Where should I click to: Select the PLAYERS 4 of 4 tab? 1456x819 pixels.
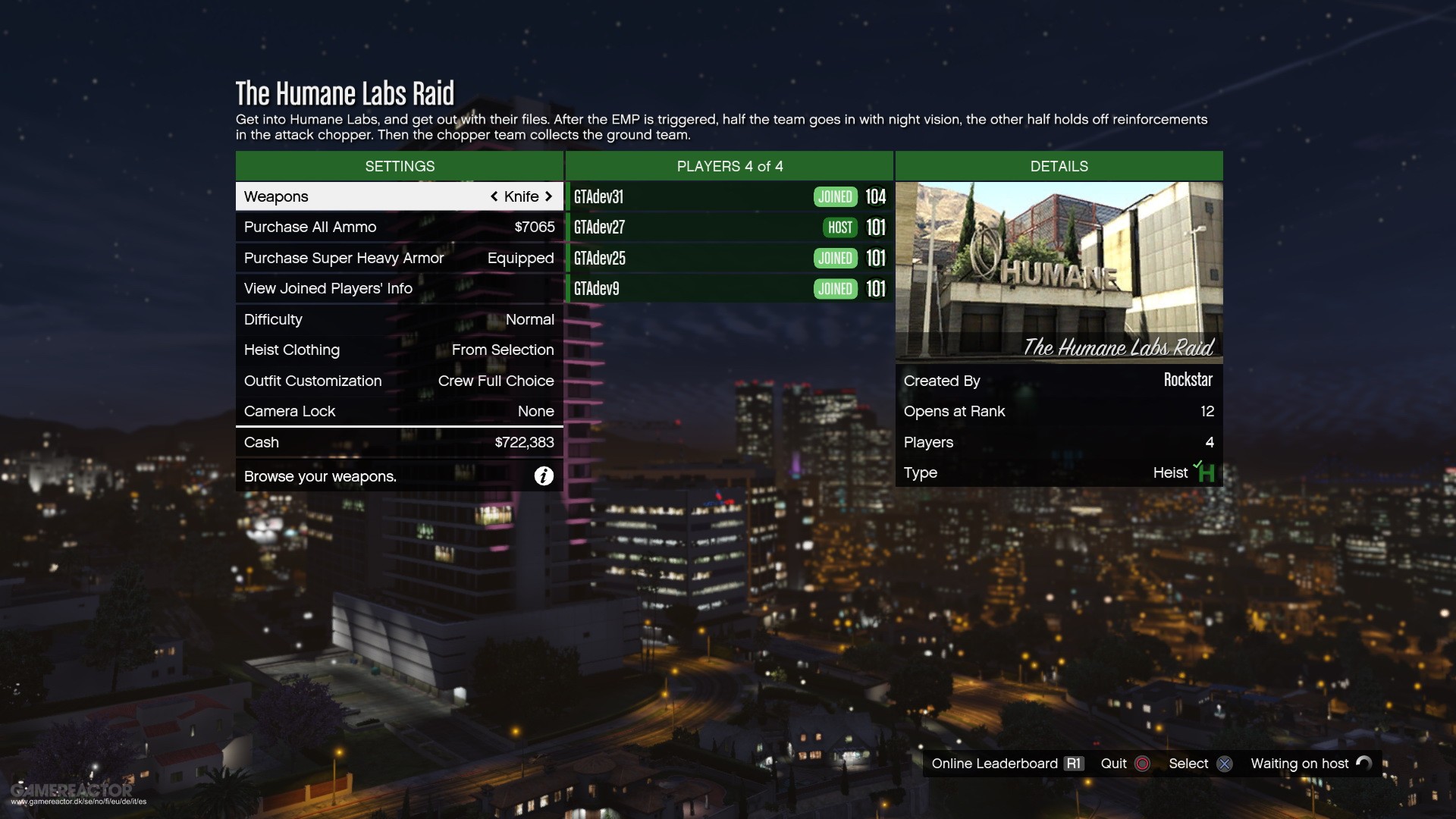click(x=730, y=166)
